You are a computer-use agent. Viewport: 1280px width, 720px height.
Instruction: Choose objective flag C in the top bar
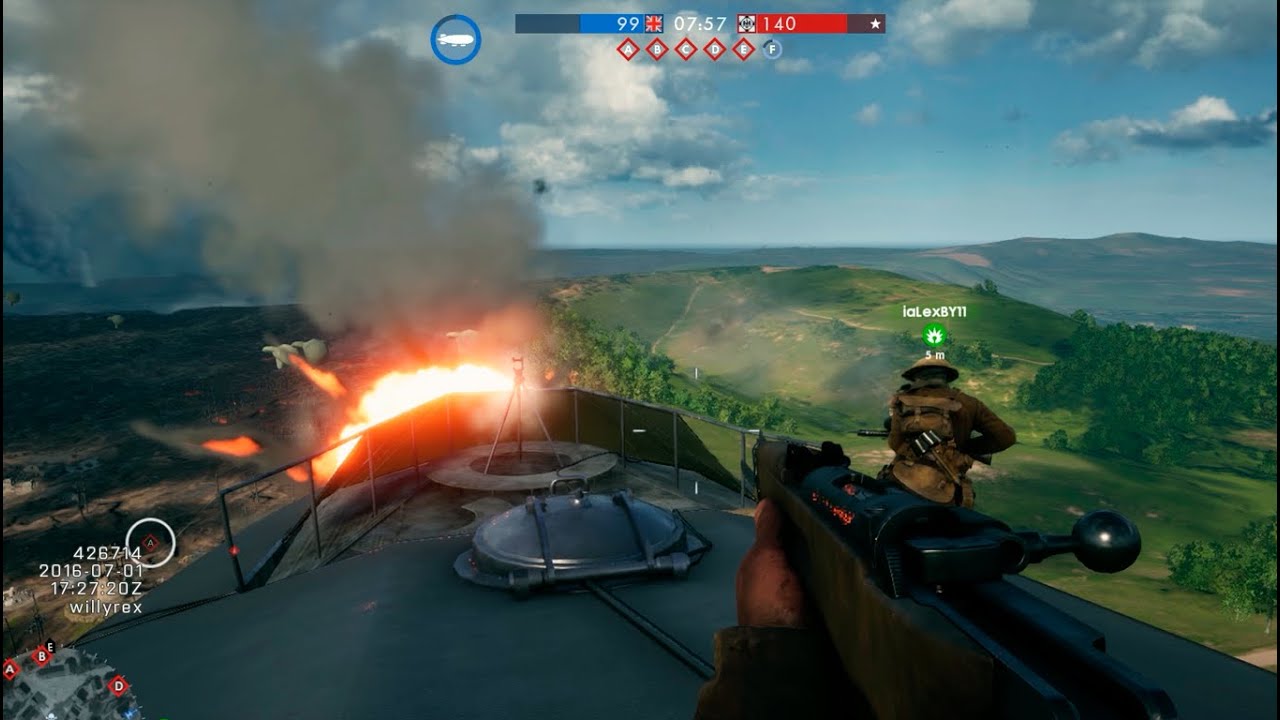pos(686,49)
